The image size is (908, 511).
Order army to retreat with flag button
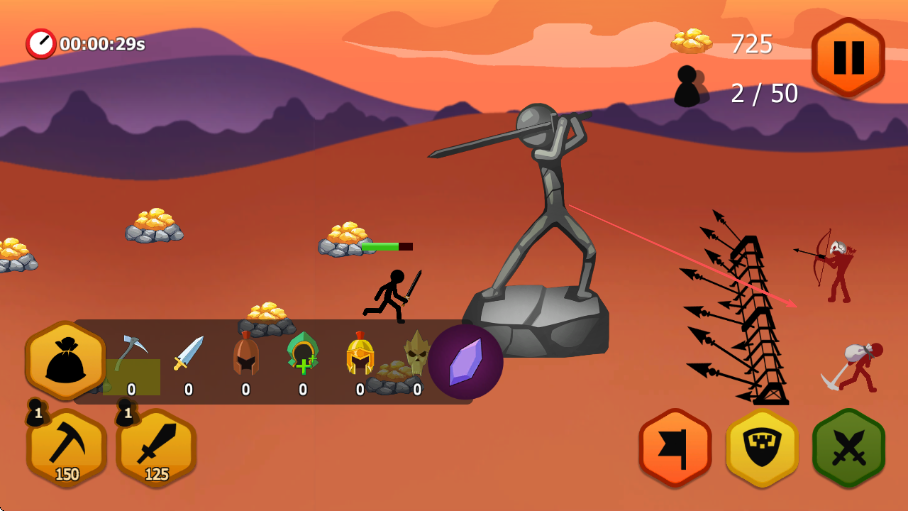click(x=675, y=448)
